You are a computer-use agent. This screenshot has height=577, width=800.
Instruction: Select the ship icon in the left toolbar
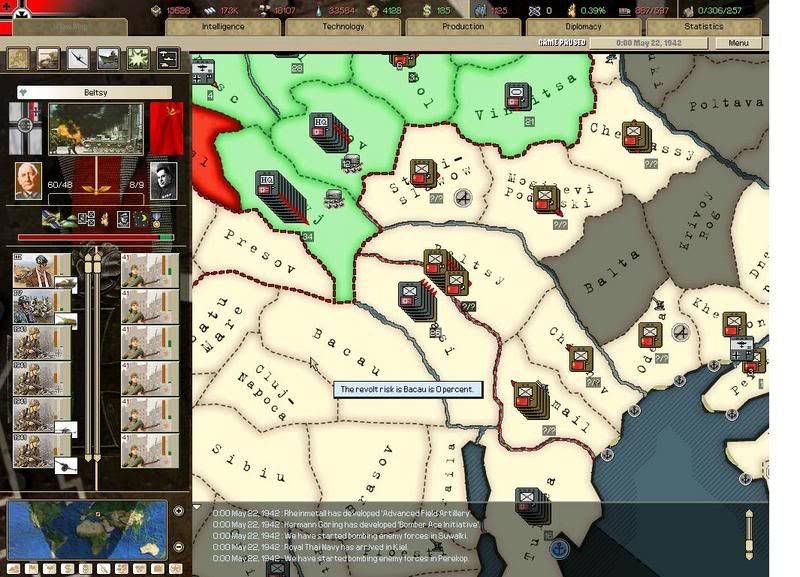coord(108,59)
